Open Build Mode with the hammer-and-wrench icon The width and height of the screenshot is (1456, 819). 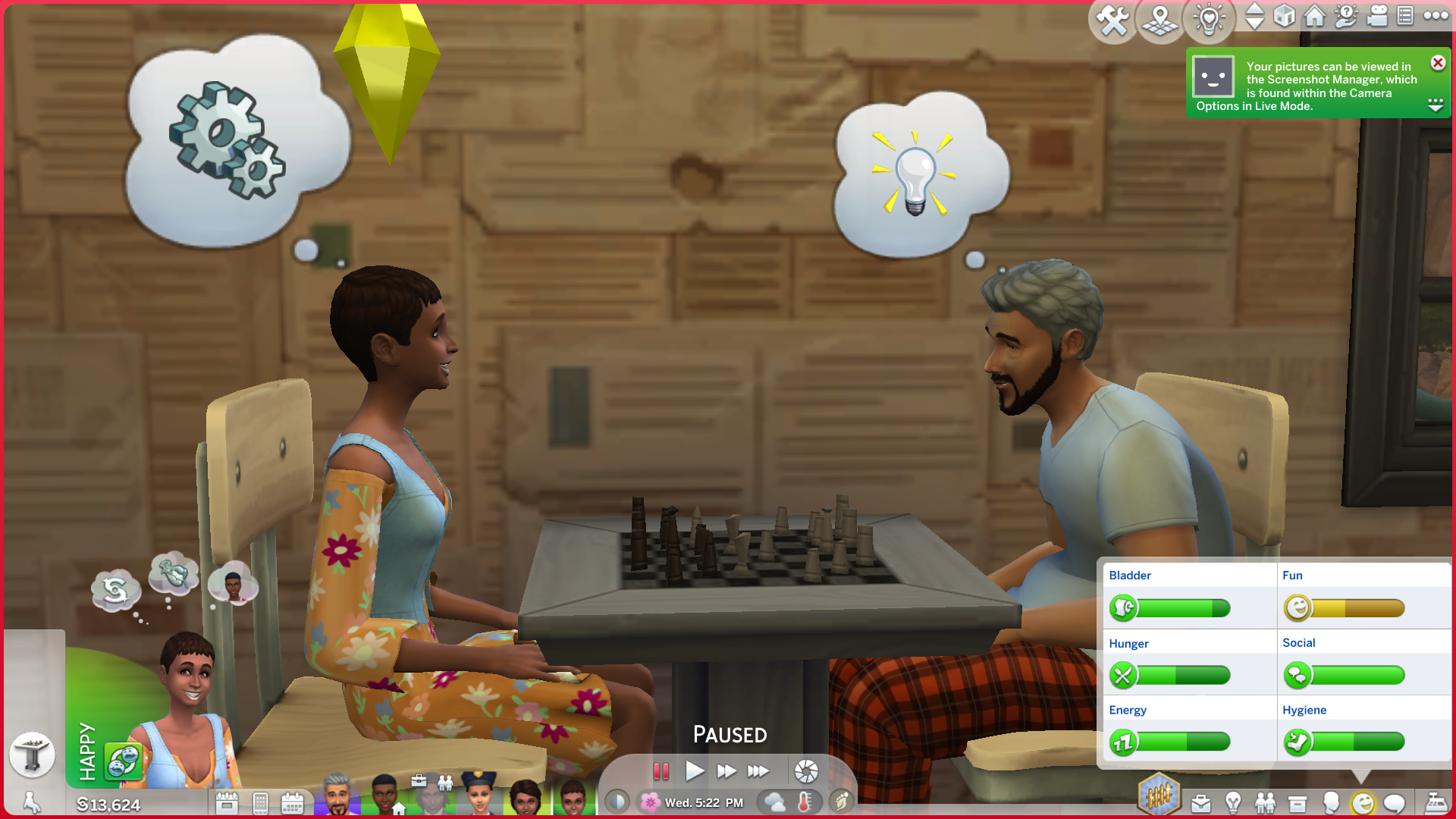1112,20
